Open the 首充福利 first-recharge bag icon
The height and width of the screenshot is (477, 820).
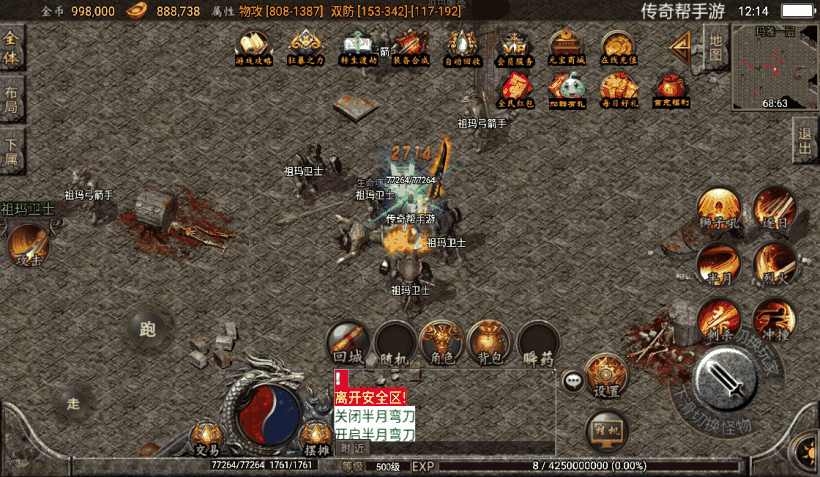[671, 91]
